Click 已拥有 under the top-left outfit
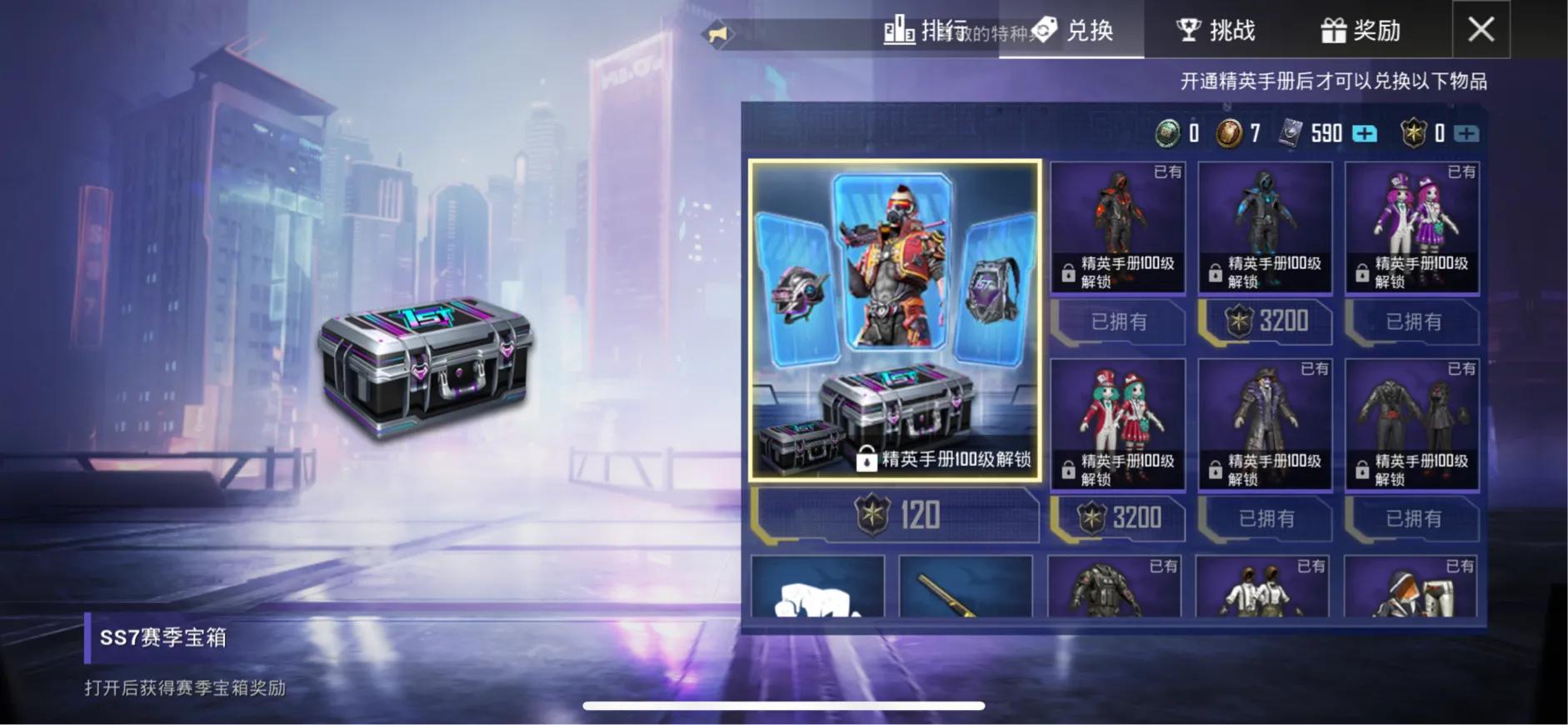Viewport: 1568px width, 725px height. pos(1117,322)
